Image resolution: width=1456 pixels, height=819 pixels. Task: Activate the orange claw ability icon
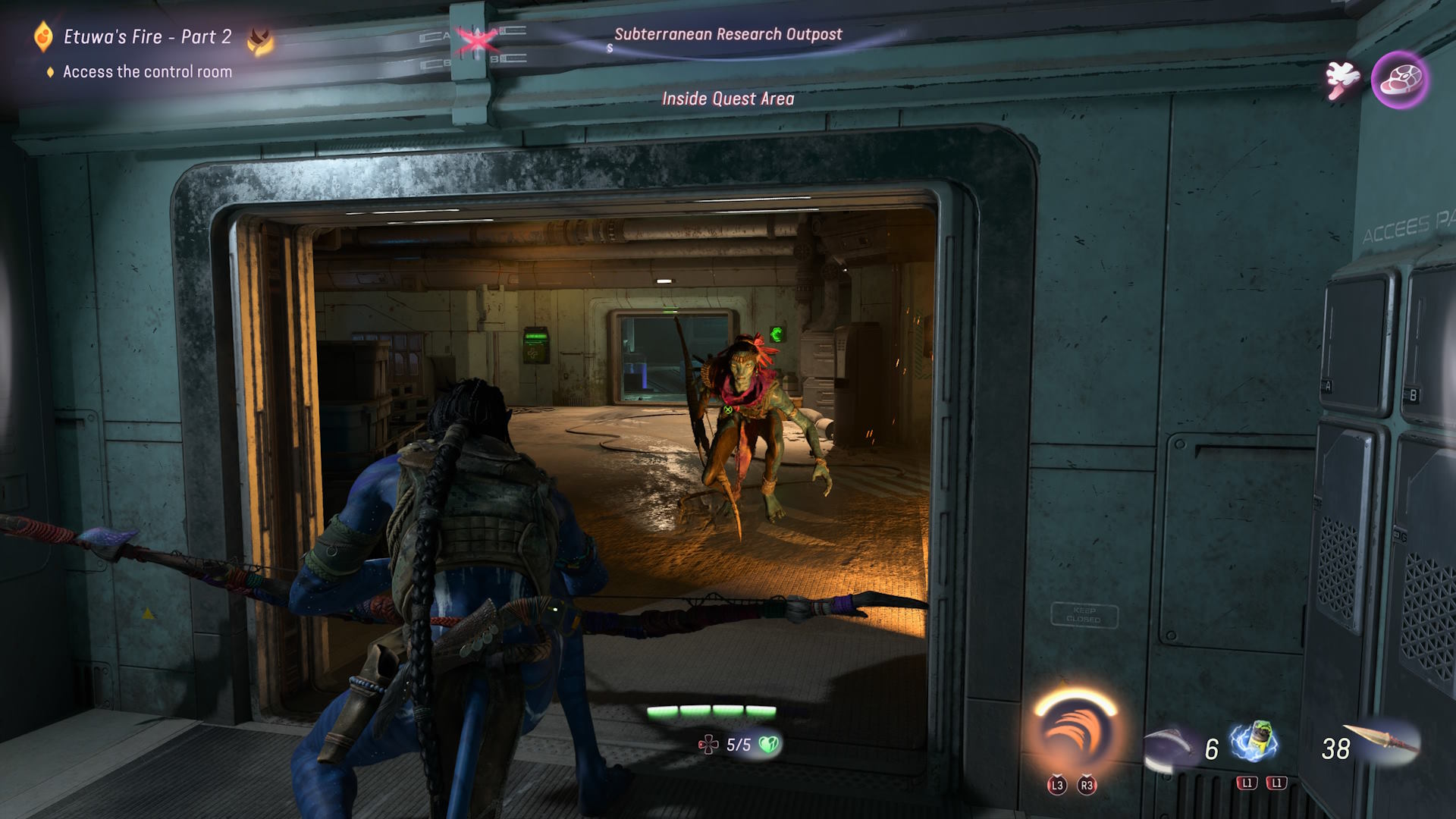1075,733
